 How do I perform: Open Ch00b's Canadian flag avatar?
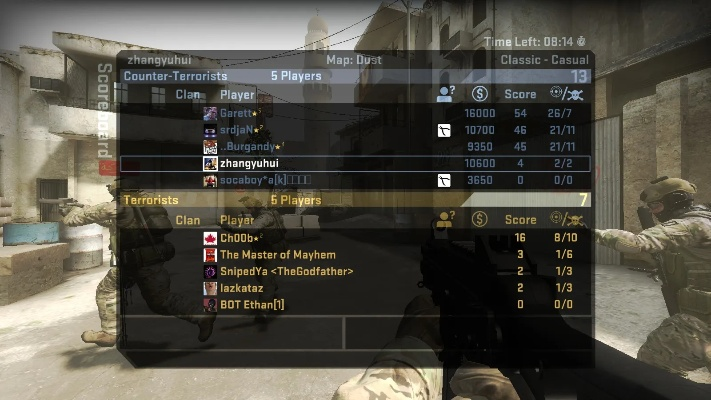point(210,238)
